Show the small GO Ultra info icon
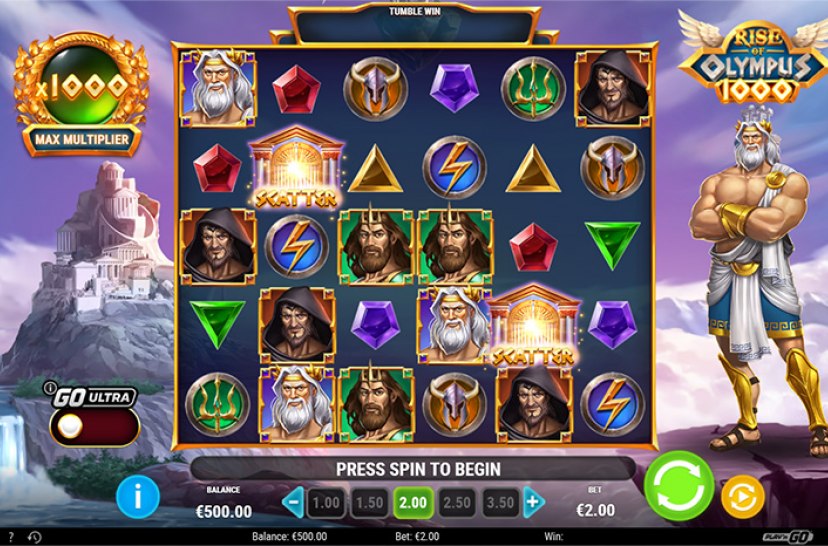Image resolution: width=828 pixels, height=546 pixels. [48, 388]
